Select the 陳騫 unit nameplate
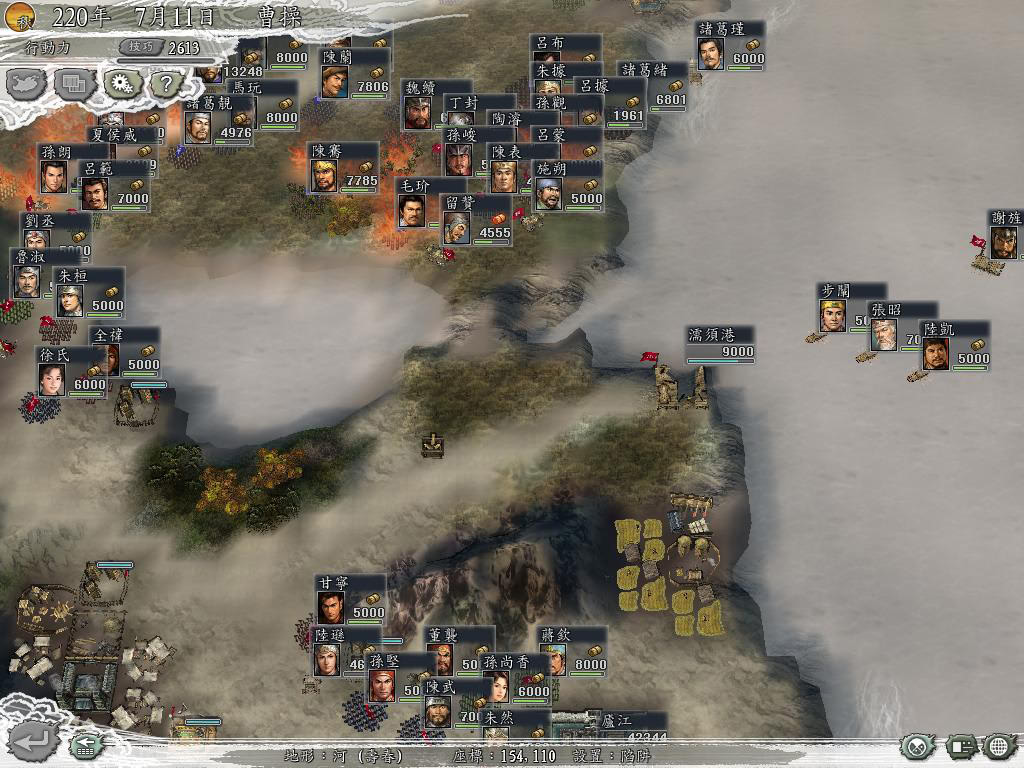This screenshot has height=768, width=1024. (x=343, y=166)
